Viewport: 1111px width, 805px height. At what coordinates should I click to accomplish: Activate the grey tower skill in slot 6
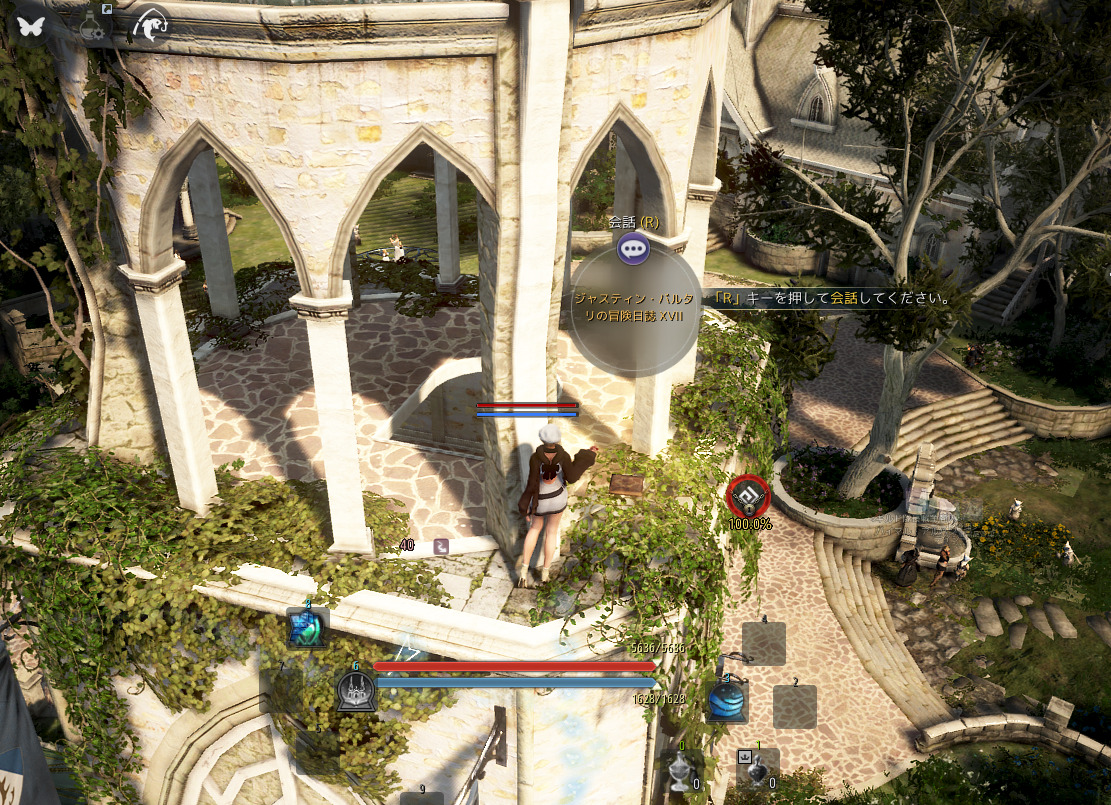coord(354,691)
